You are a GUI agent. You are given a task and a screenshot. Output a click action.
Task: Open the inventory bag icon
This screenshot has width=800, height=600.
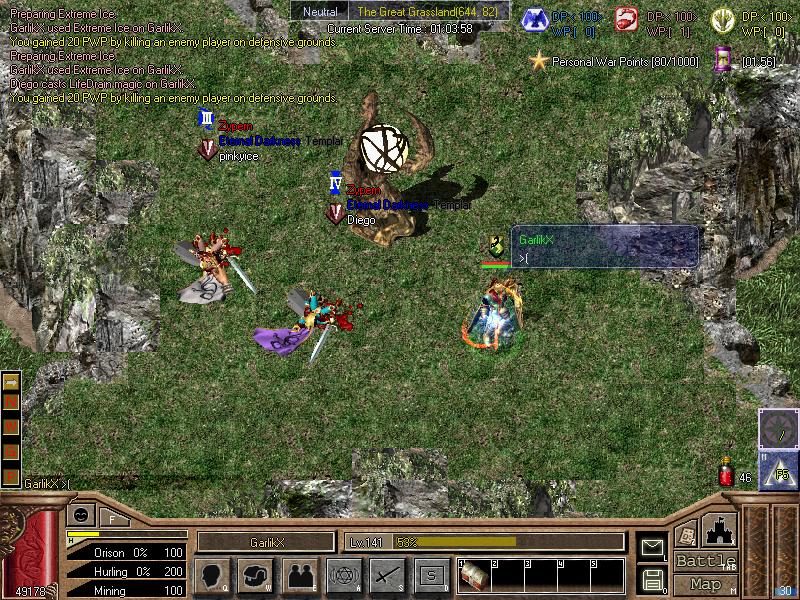coord(256,575)
